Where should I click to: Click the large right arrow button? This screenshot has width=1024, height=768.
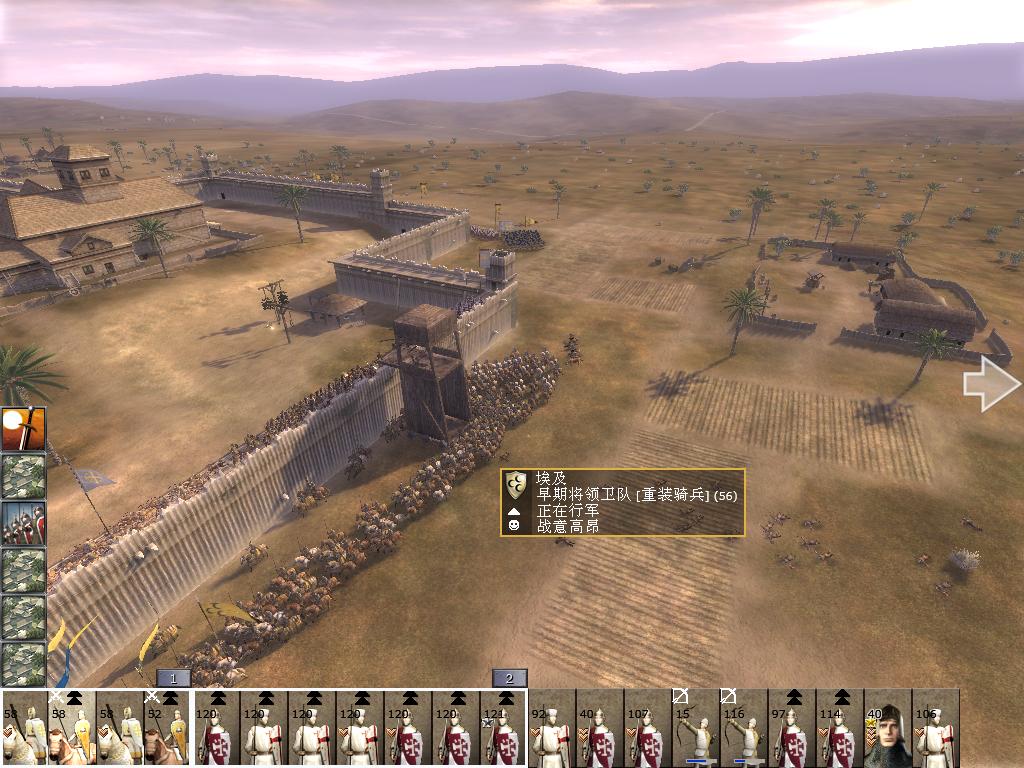(x=991, y=384)
